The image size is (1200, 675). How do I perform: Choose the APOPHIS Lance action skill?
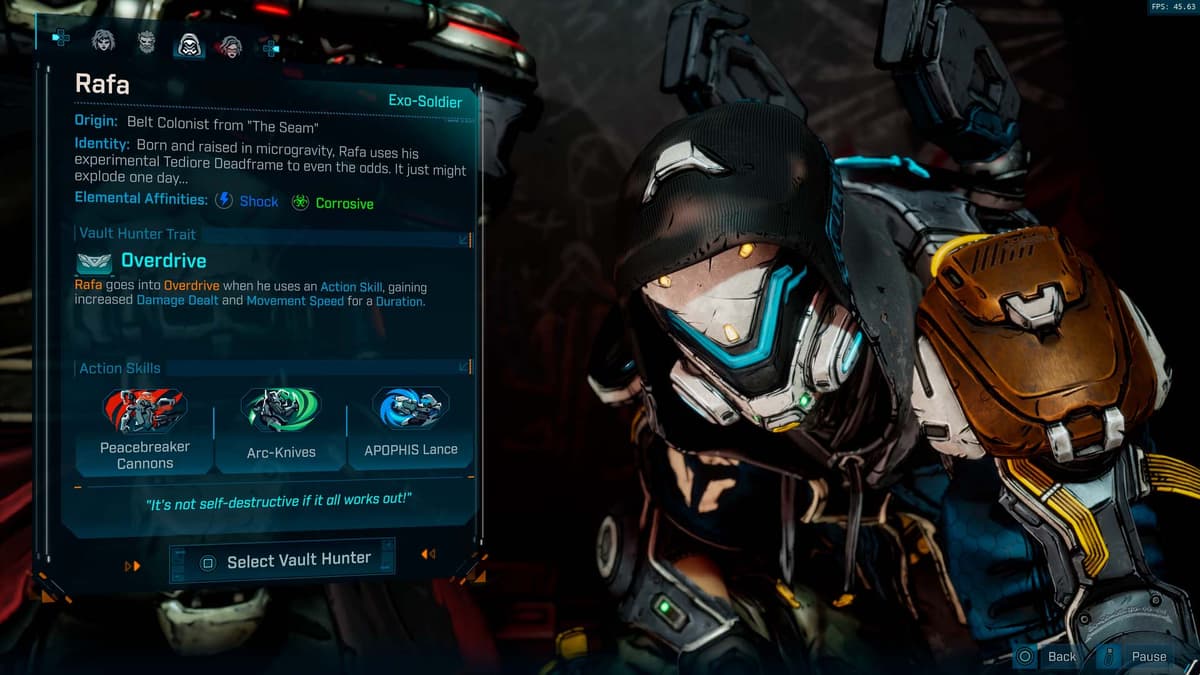410,427
